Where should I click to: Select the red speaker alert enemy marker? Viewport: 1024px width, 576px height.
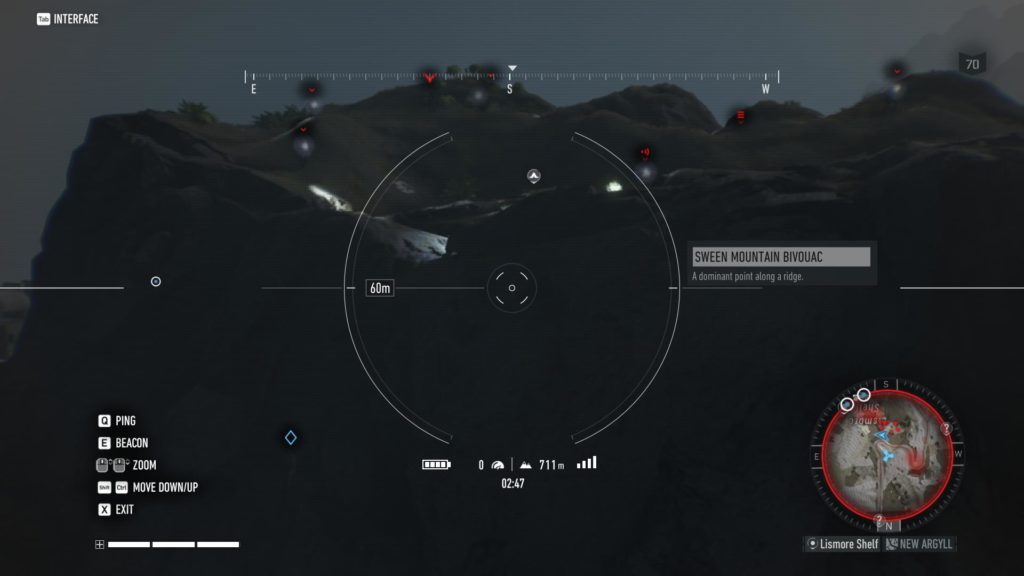[x=645, y=153]
